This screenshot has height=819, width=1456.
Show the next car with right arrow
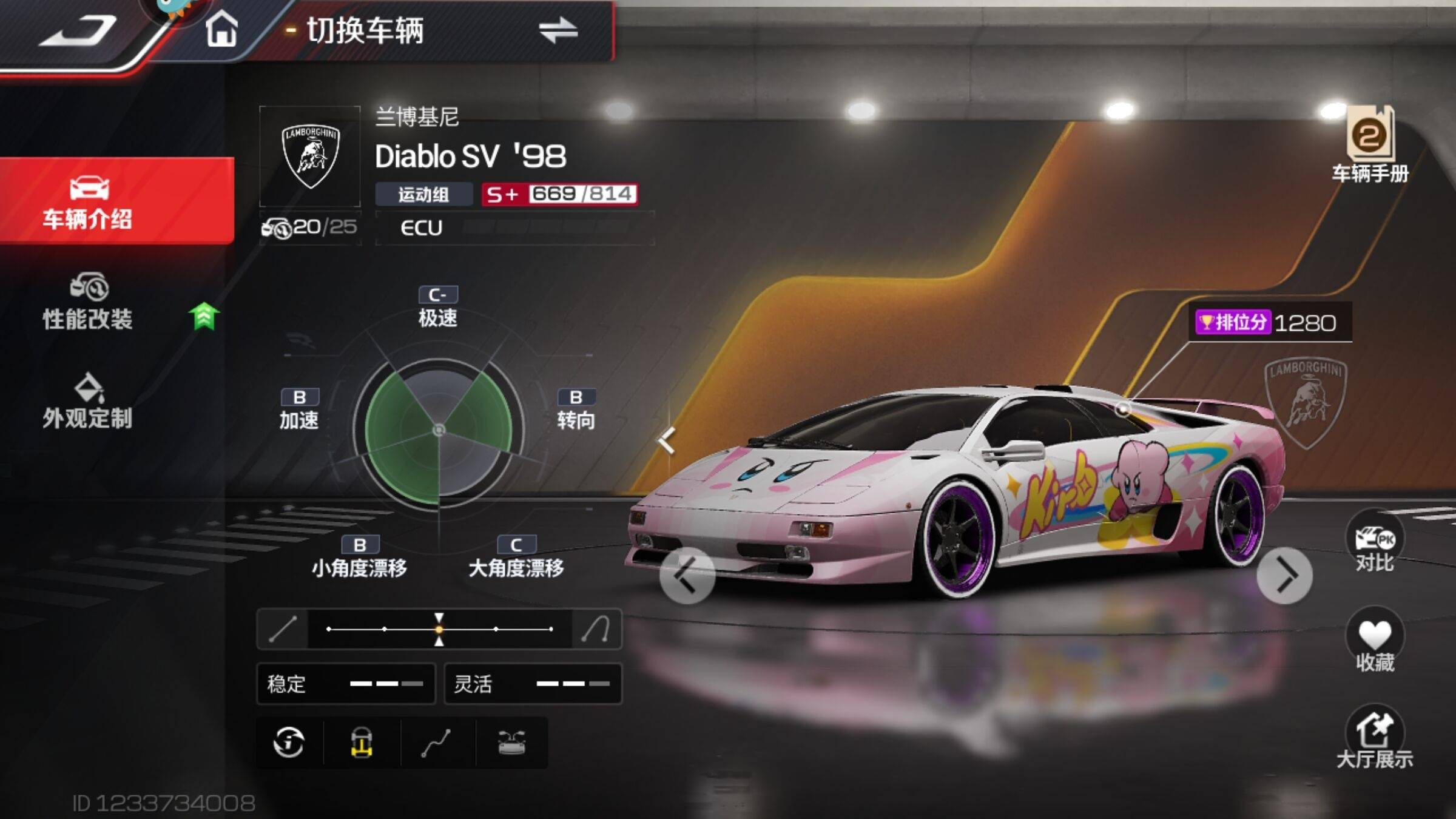tap(1284, 575)
